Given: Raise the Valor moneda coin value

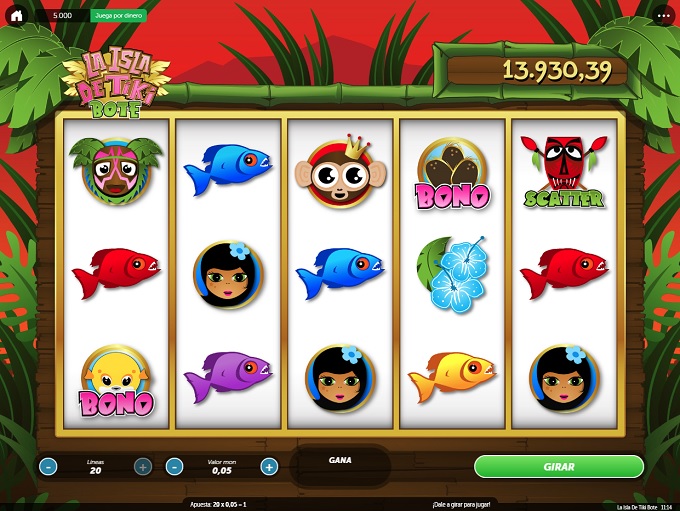Looking at the screenshot, I should (x=269, y=466).
